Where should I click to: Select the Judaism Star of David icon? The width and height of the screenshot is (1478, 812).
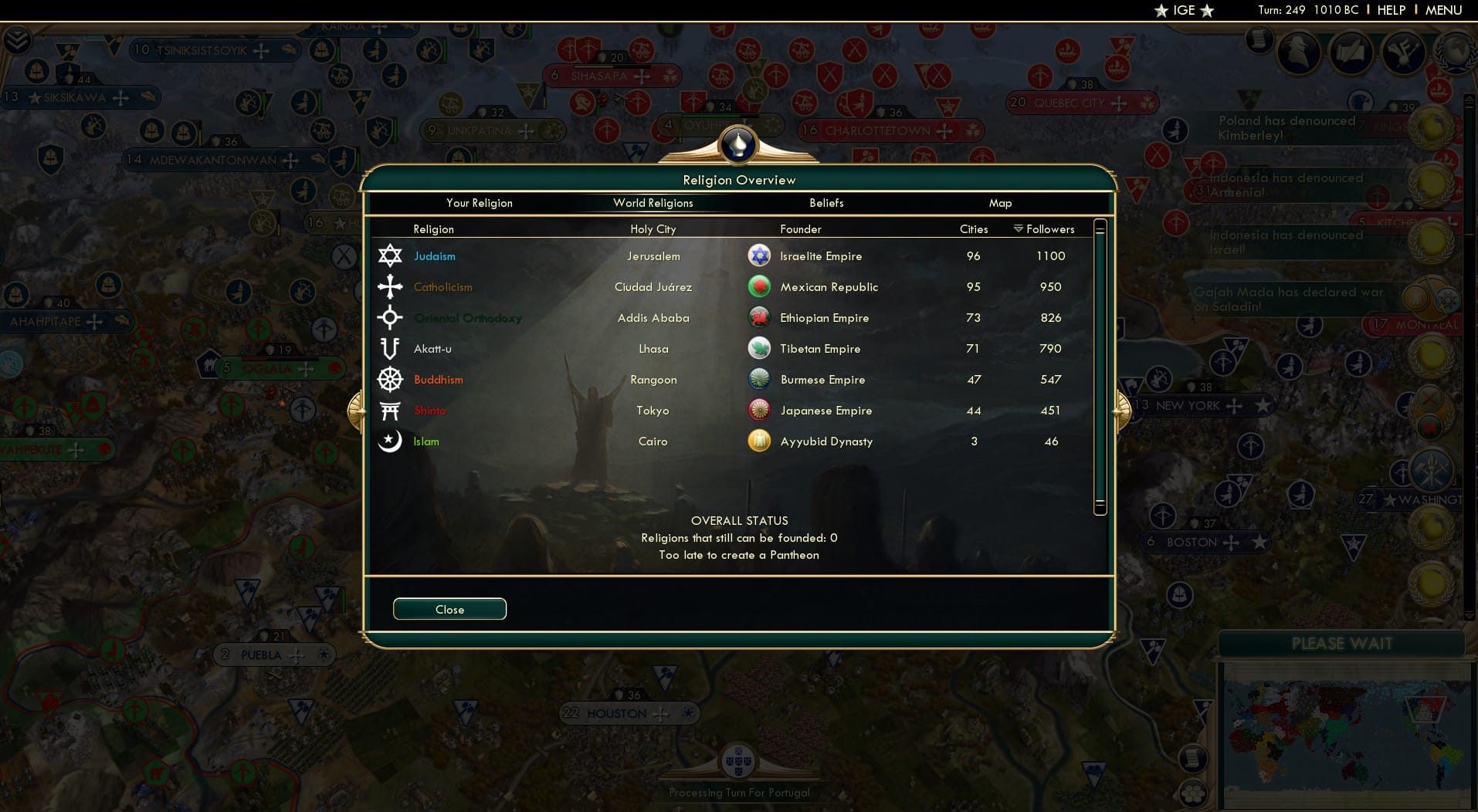pos(390,255)
